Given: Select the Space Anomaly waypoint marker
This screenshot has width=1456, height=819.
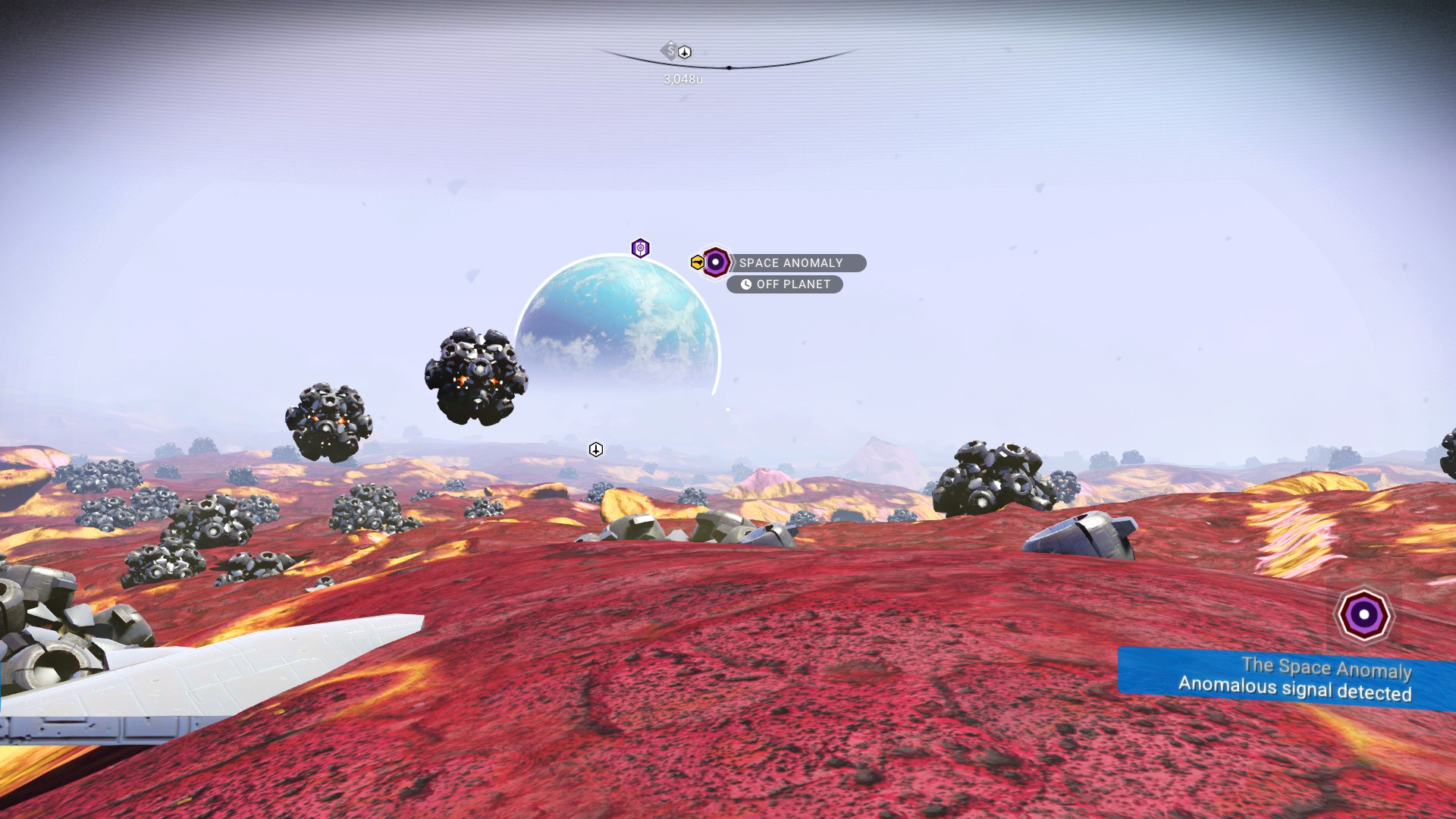Looking at the screenshot, I should pyautogui.click(x=715, y=262).
